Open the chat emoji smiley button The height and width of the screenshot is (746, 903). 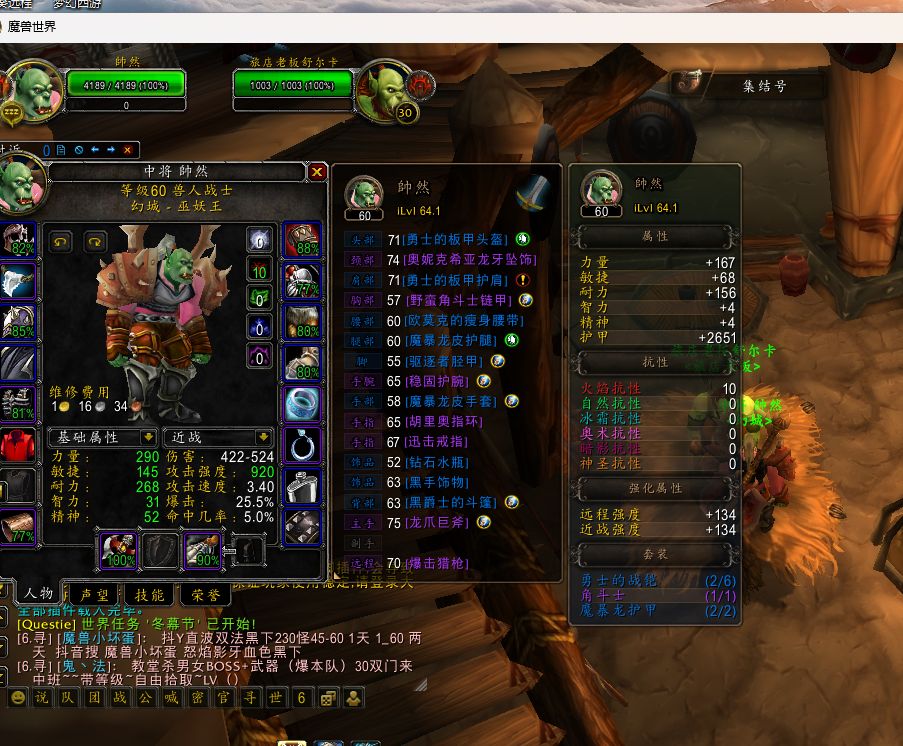(x=17, y=698)
